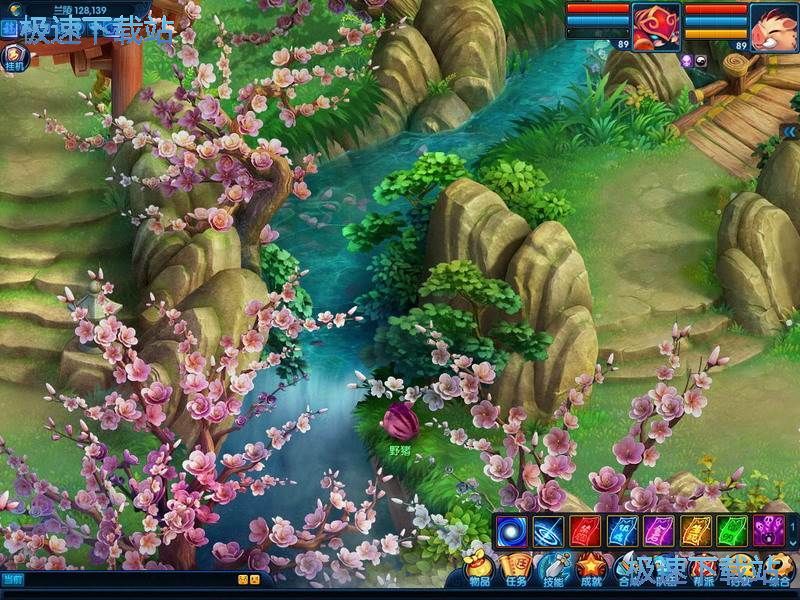Toggle 挂机 auto-battle mode
The width and height of the screenshot is (800, 600).
coord(17,56)
